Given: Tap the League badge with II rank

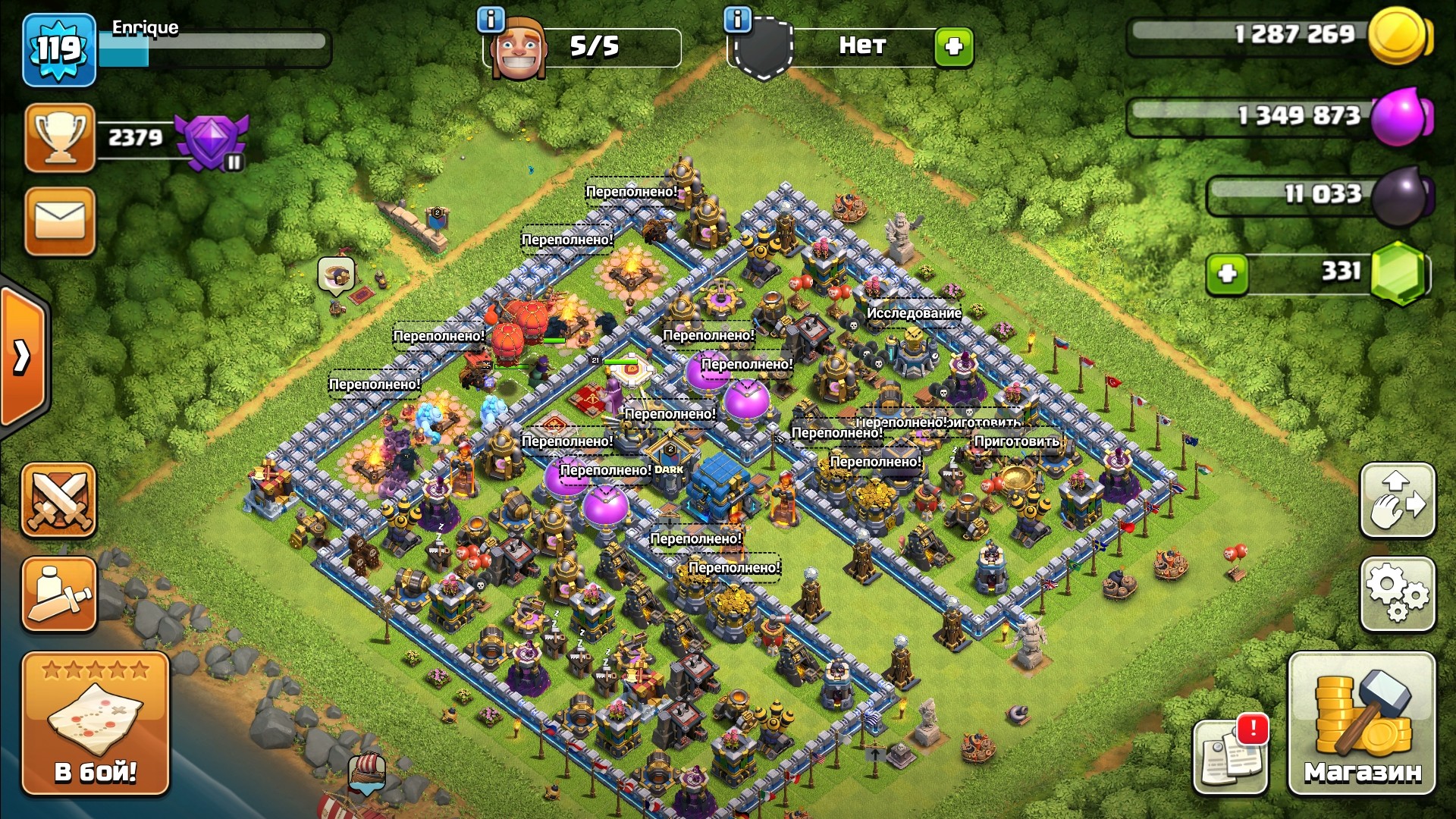Looking at the screenshot, I should 212,140.
